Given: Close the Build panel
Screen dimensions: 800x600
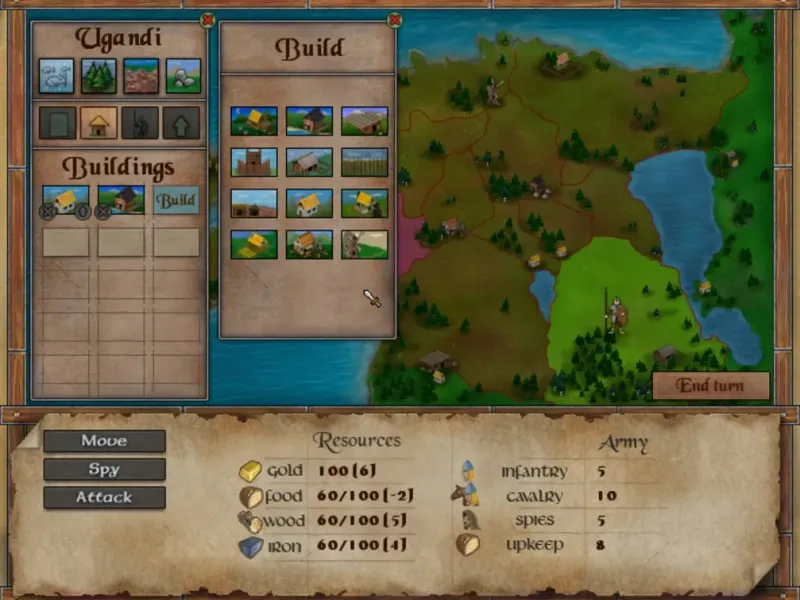Looking at the screenshot, I should click(394, 19).
